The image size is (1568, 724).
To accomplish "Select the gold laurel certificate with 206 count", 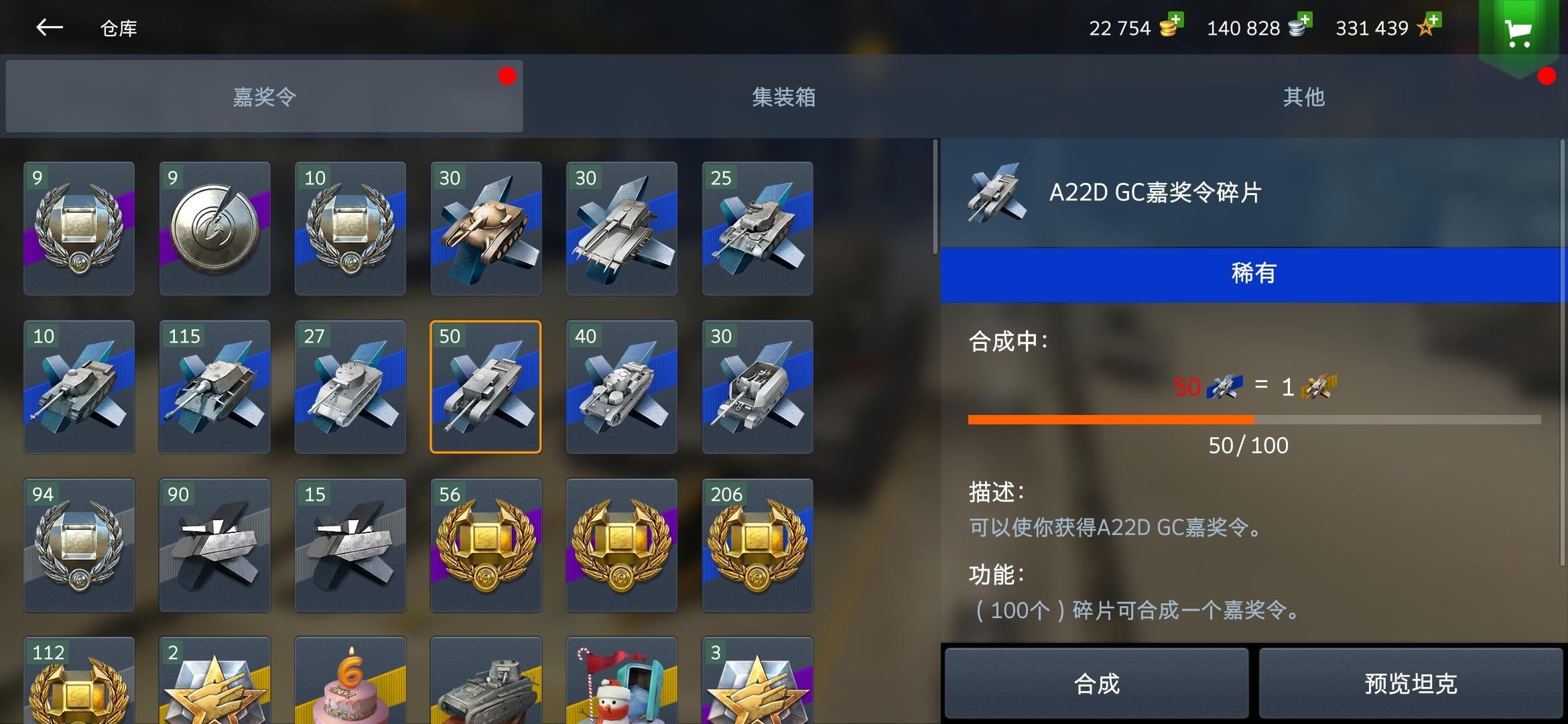I will click(757, 546).
